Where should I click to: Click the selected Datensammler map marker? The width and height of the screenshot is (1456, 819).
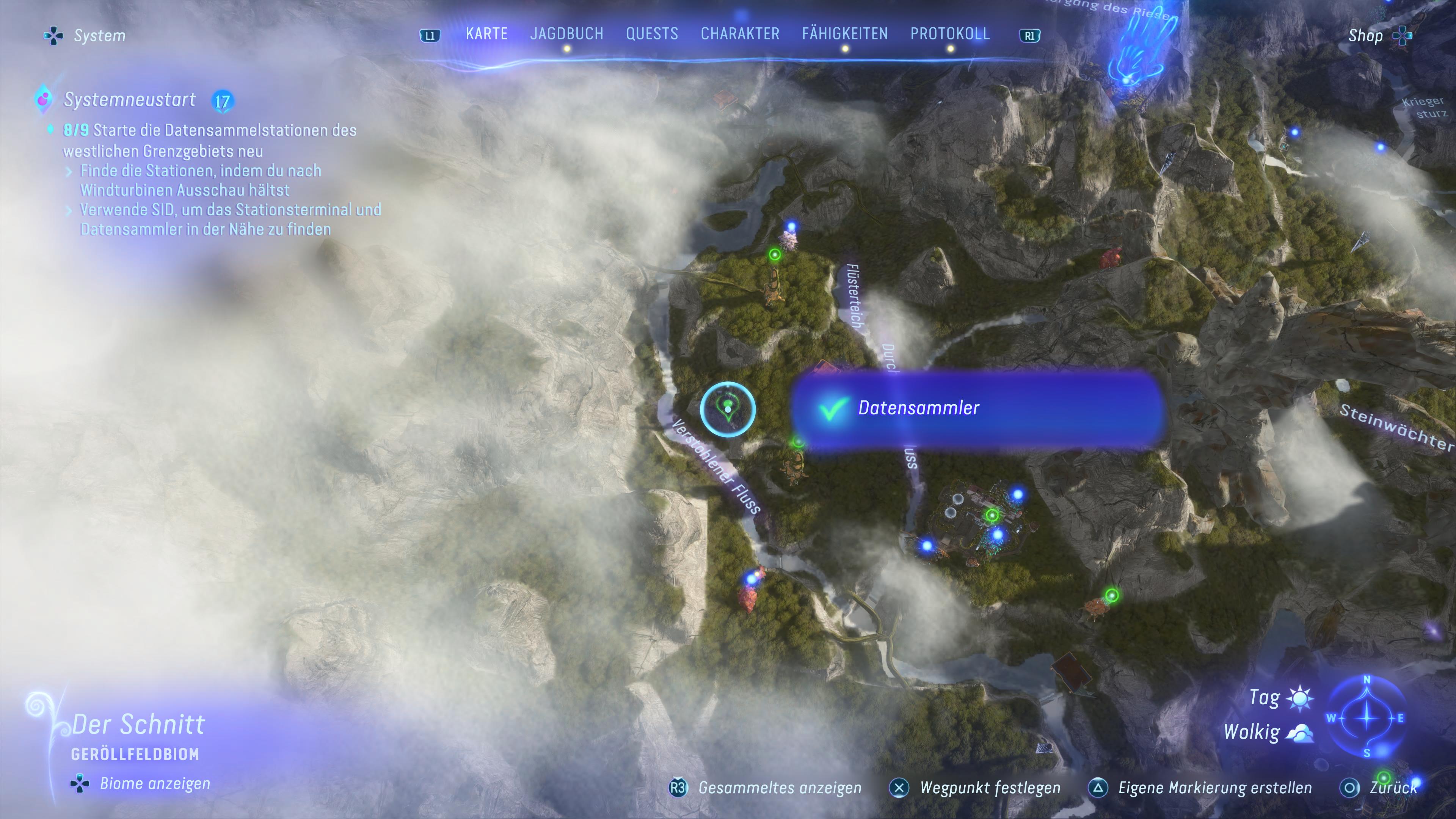[728, 409]
